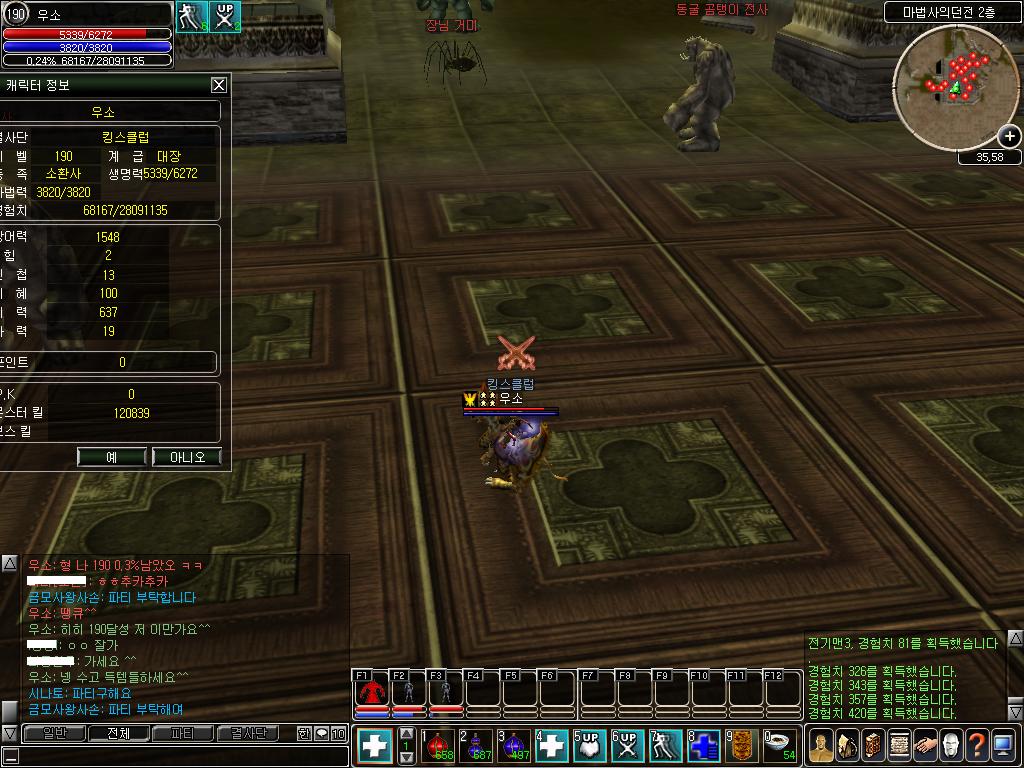This screenshot has height=768, width=1024.
Task: Click the computer monitor system icon
Action: (x=1003, y=745)
